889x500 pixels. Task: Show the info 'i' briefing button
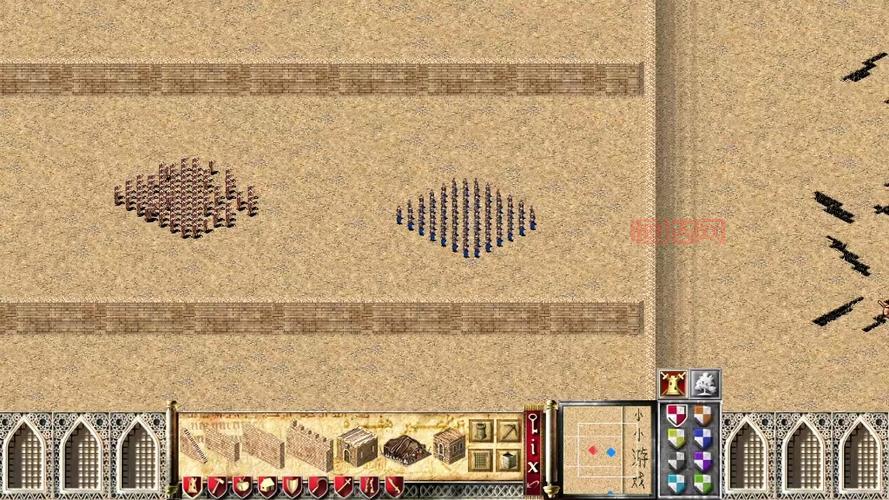[533, 443]
